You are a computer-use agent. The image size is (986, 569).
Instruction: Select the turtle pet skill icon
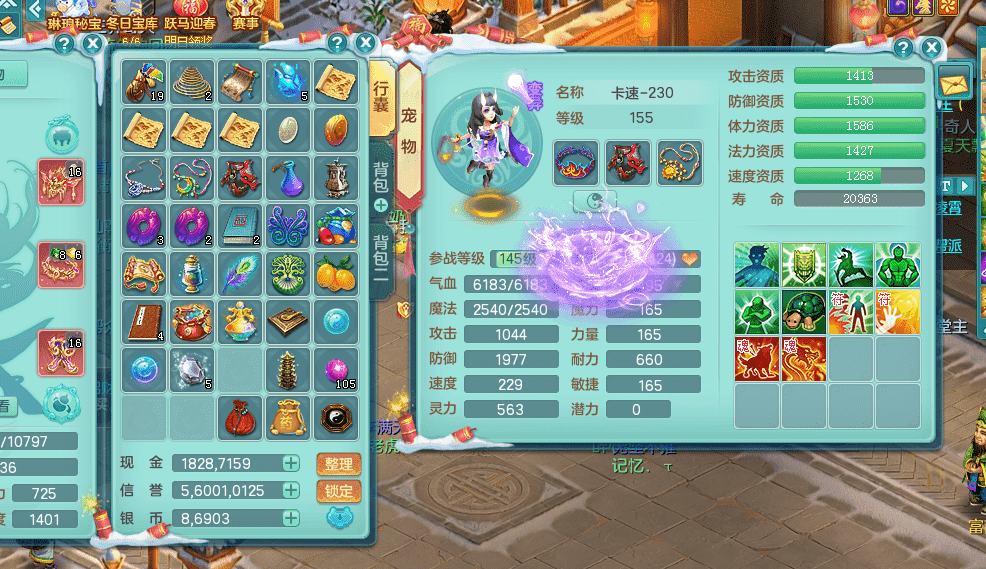tap(804, 312)
